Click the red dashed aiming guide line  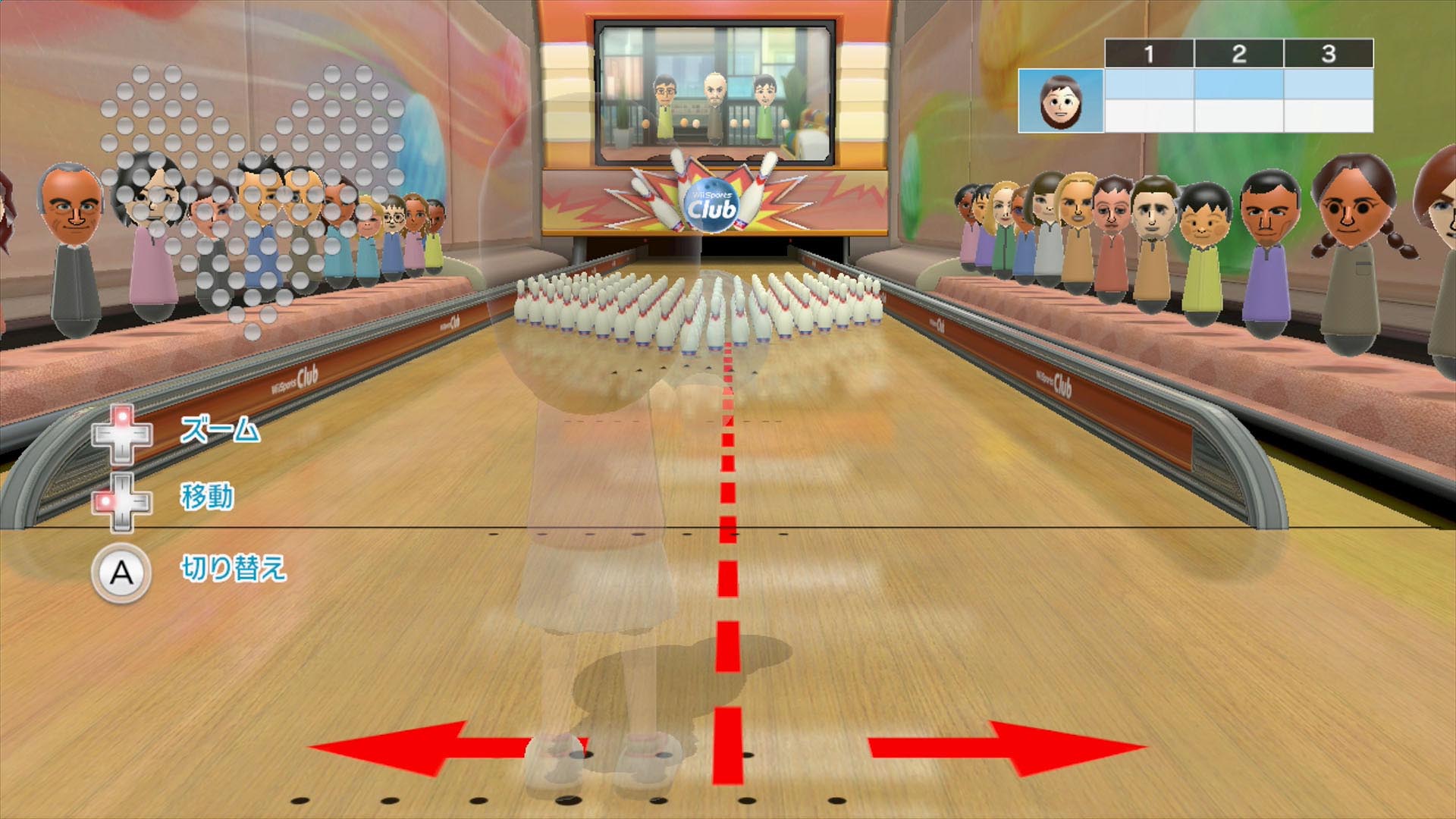click(x=726, y=531)
